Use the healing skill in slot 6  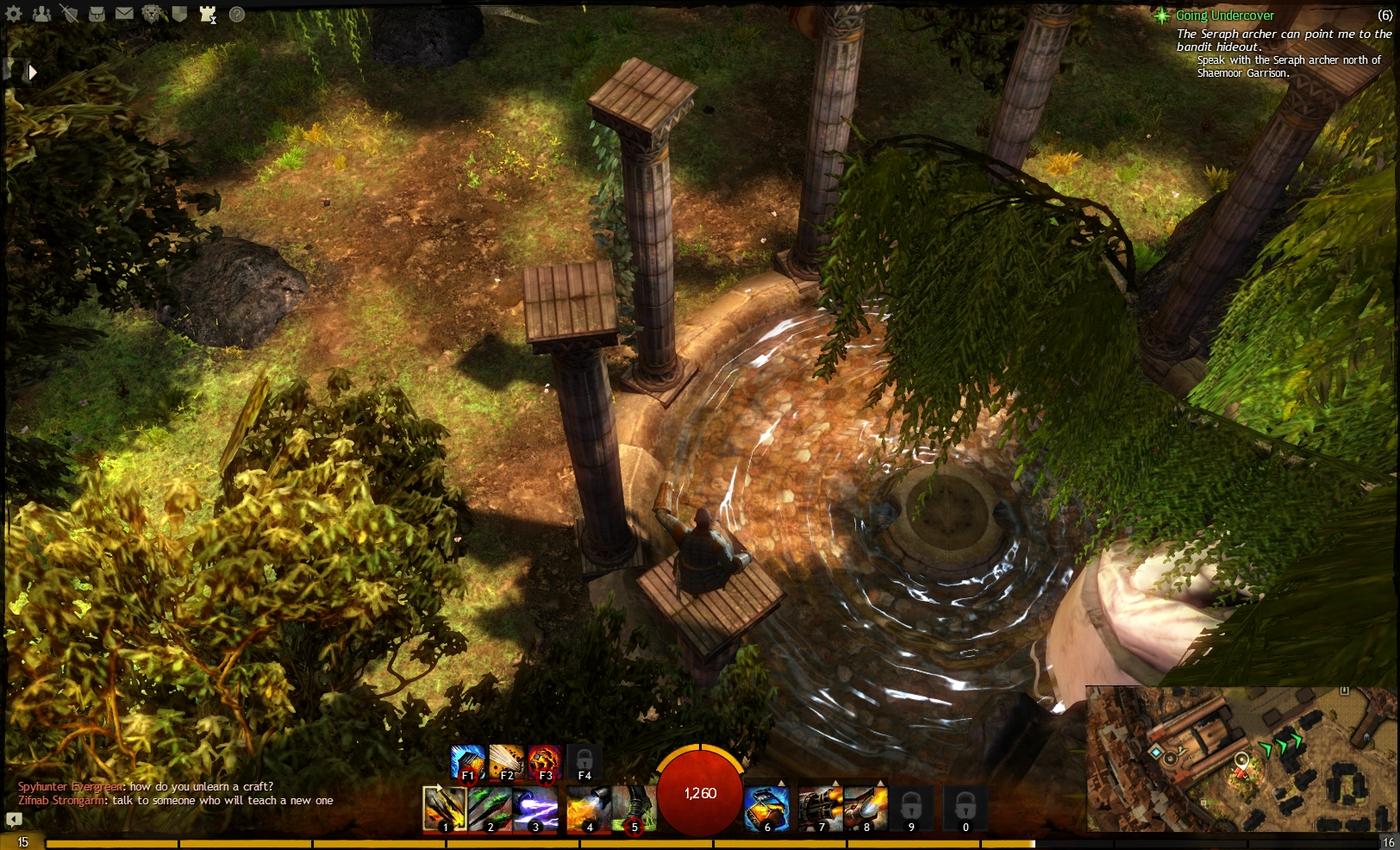(767, 809)
